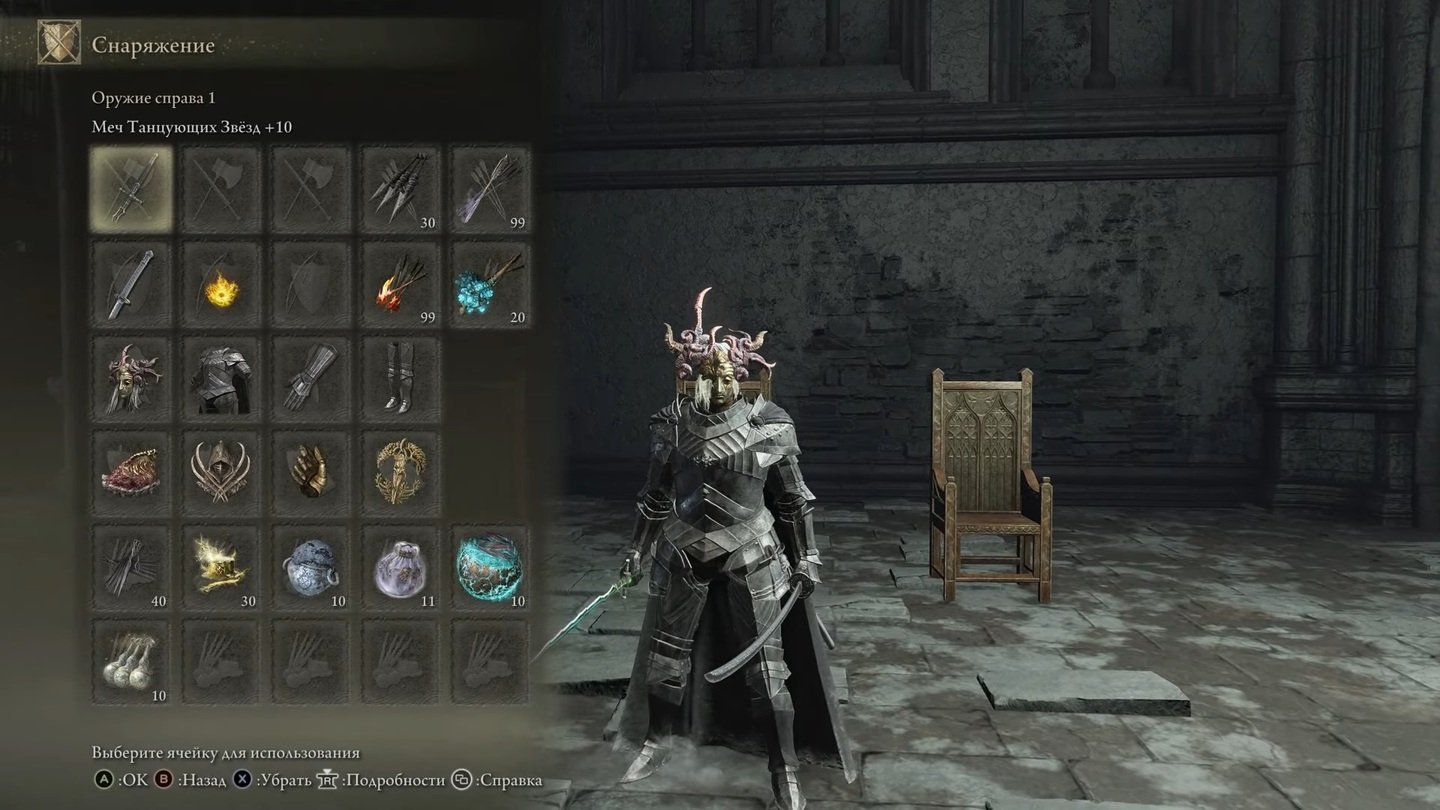This screenshot has width=1440, height=810.
Task: Pick the left-hand dagger weapon slot
Action: (131, 283)
